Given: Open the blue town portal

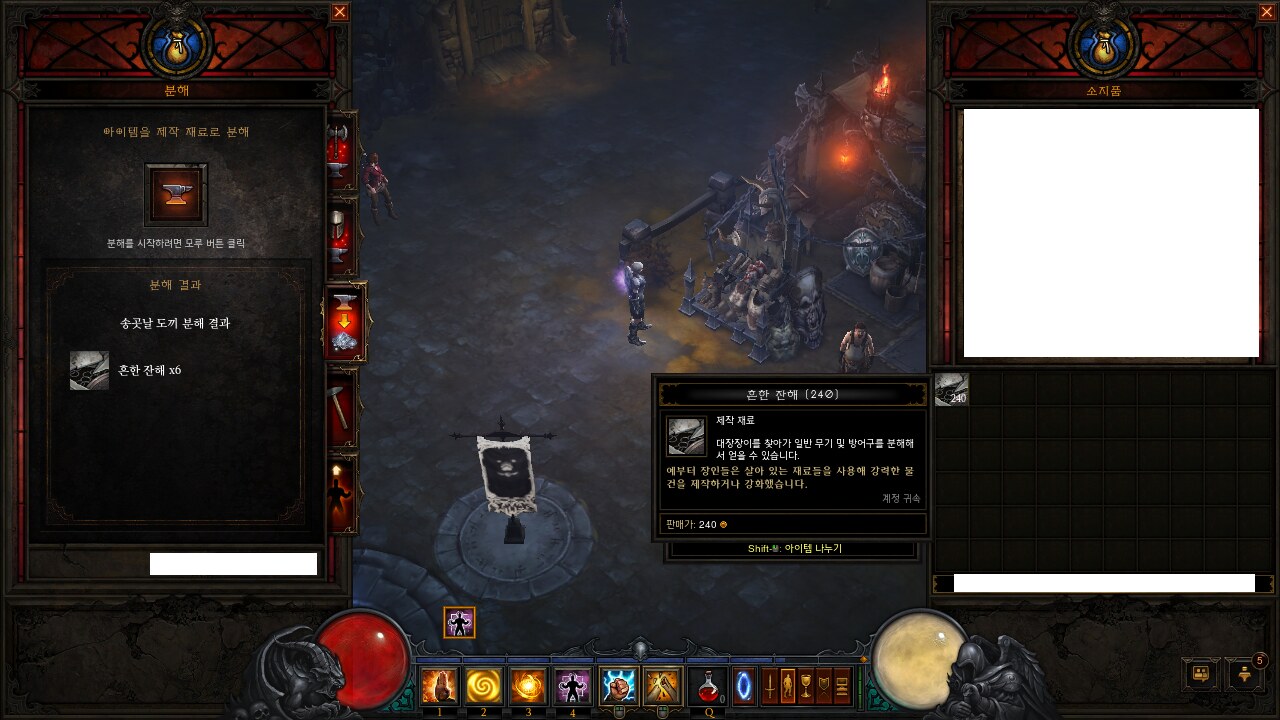Looking at the screenshot, I should [745, 687].
